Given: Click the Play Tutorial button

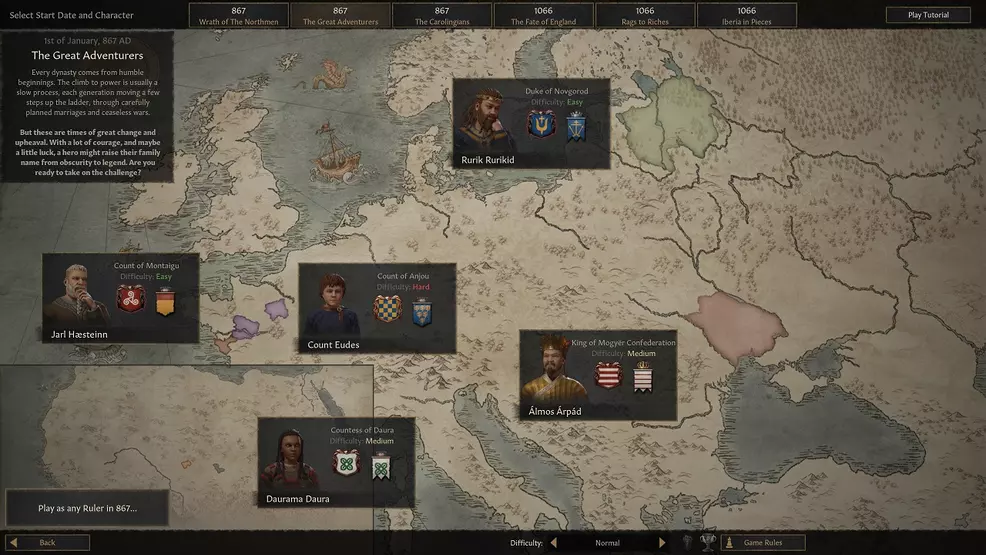Looking at the screenshot, I should pyautogui.click(x=928, y=15).
